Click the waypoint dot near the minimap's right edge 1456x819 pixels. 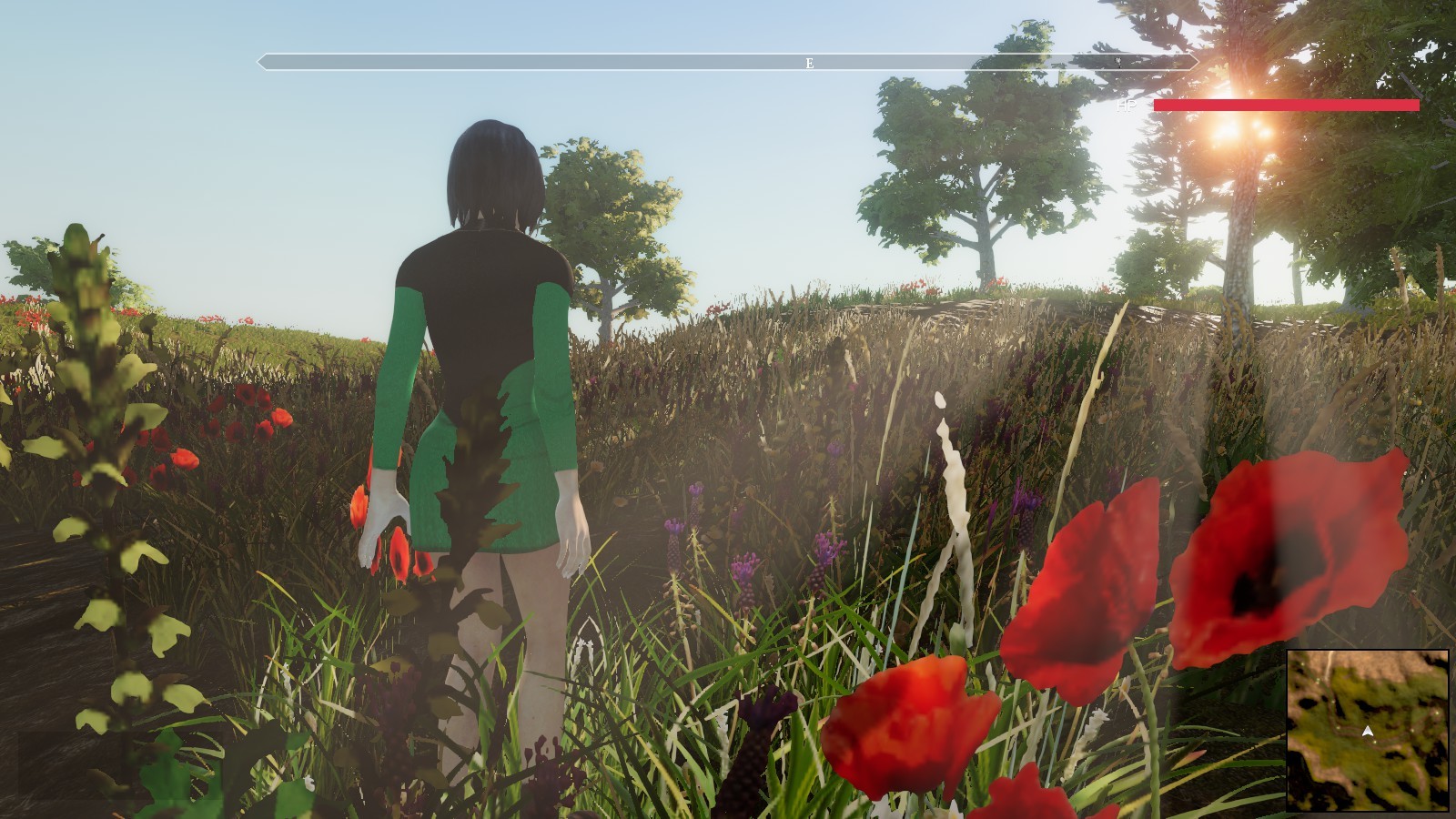click(1438, 713)
